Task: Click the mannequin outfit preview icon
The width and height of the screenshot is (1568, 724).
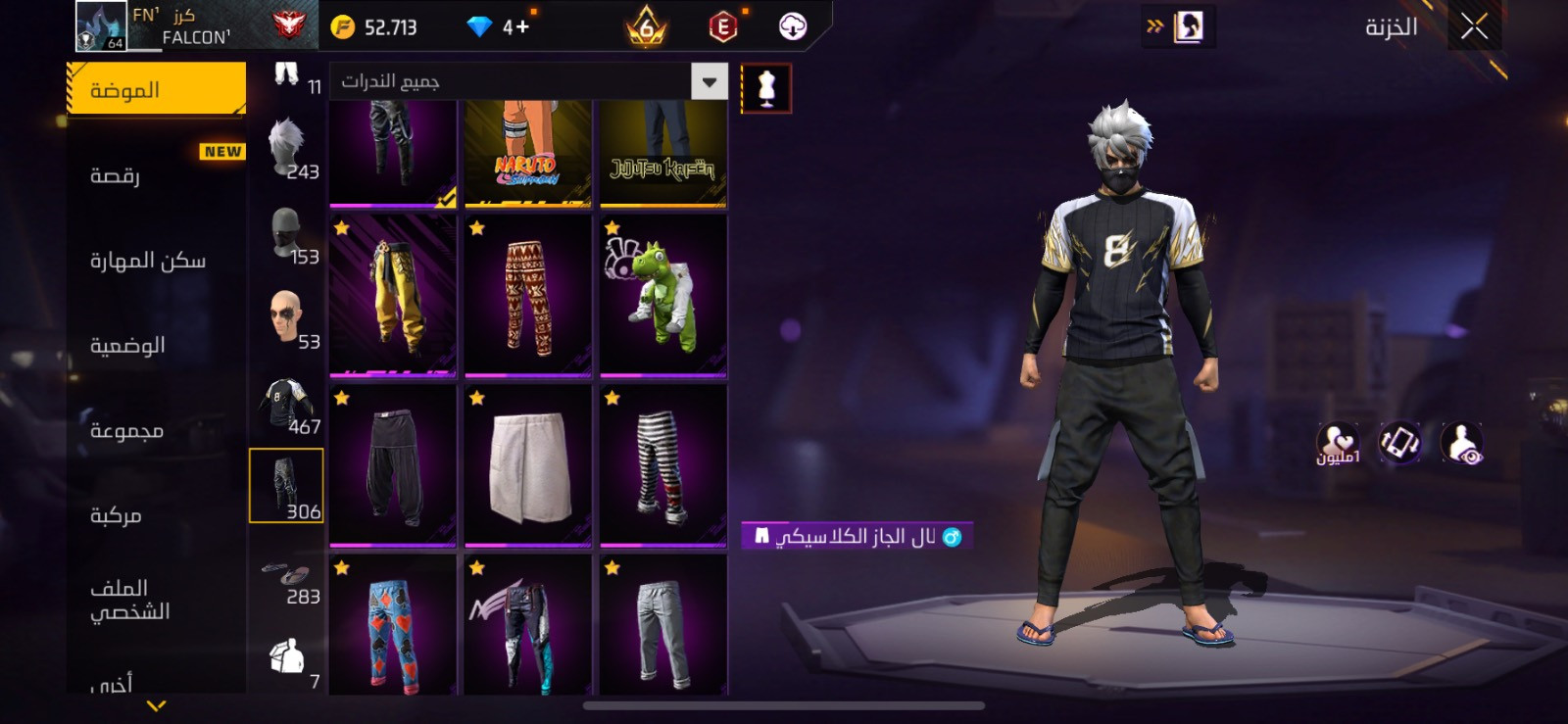Action: pyautogui.click(x=766, y=89)
